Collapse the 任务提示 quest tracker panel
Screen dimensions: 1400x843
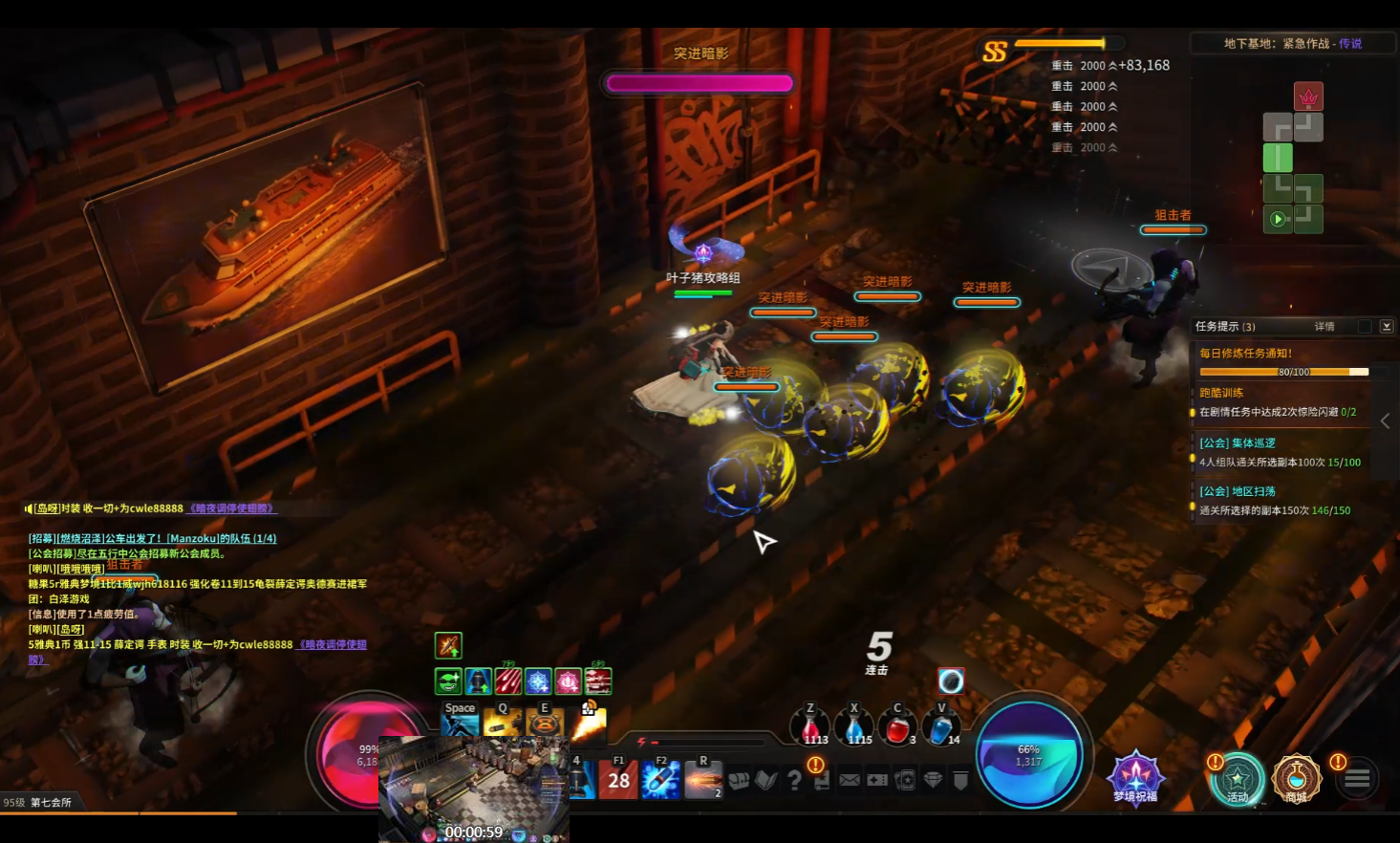[1387, 327]
